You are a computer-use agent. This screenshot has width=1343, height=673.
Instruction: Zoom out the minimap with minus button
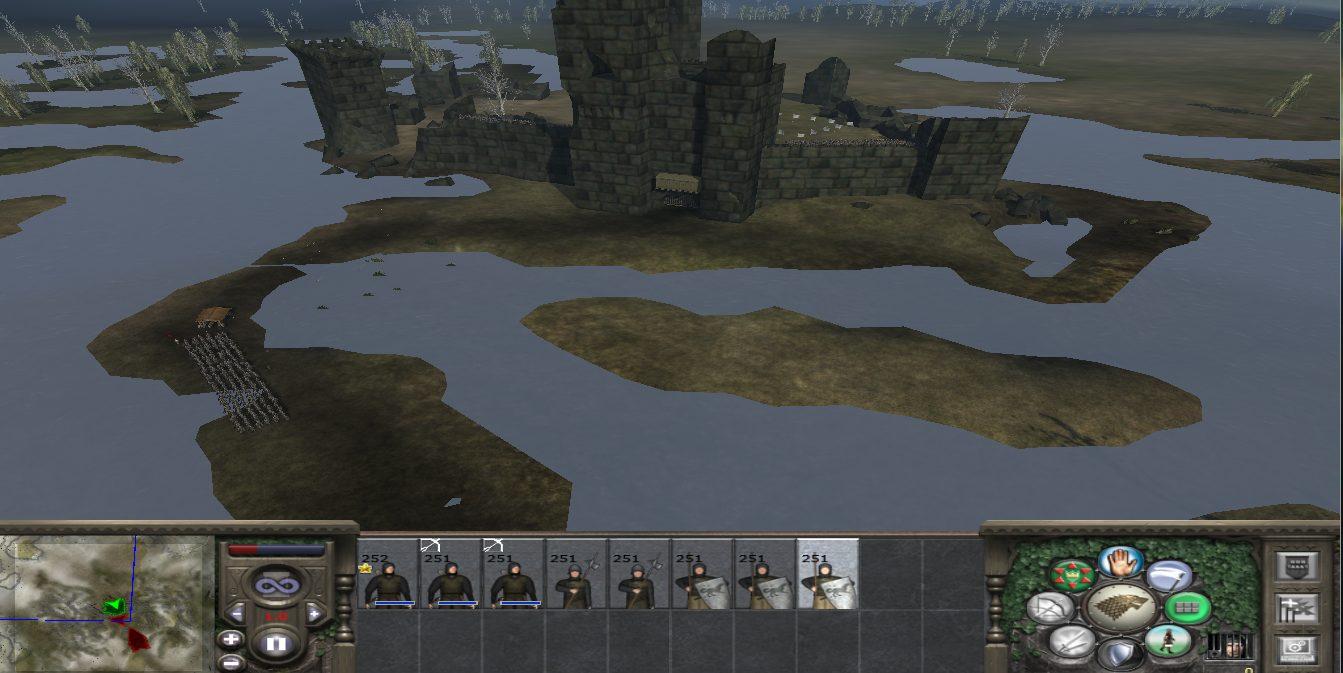[x=232, y=661]
